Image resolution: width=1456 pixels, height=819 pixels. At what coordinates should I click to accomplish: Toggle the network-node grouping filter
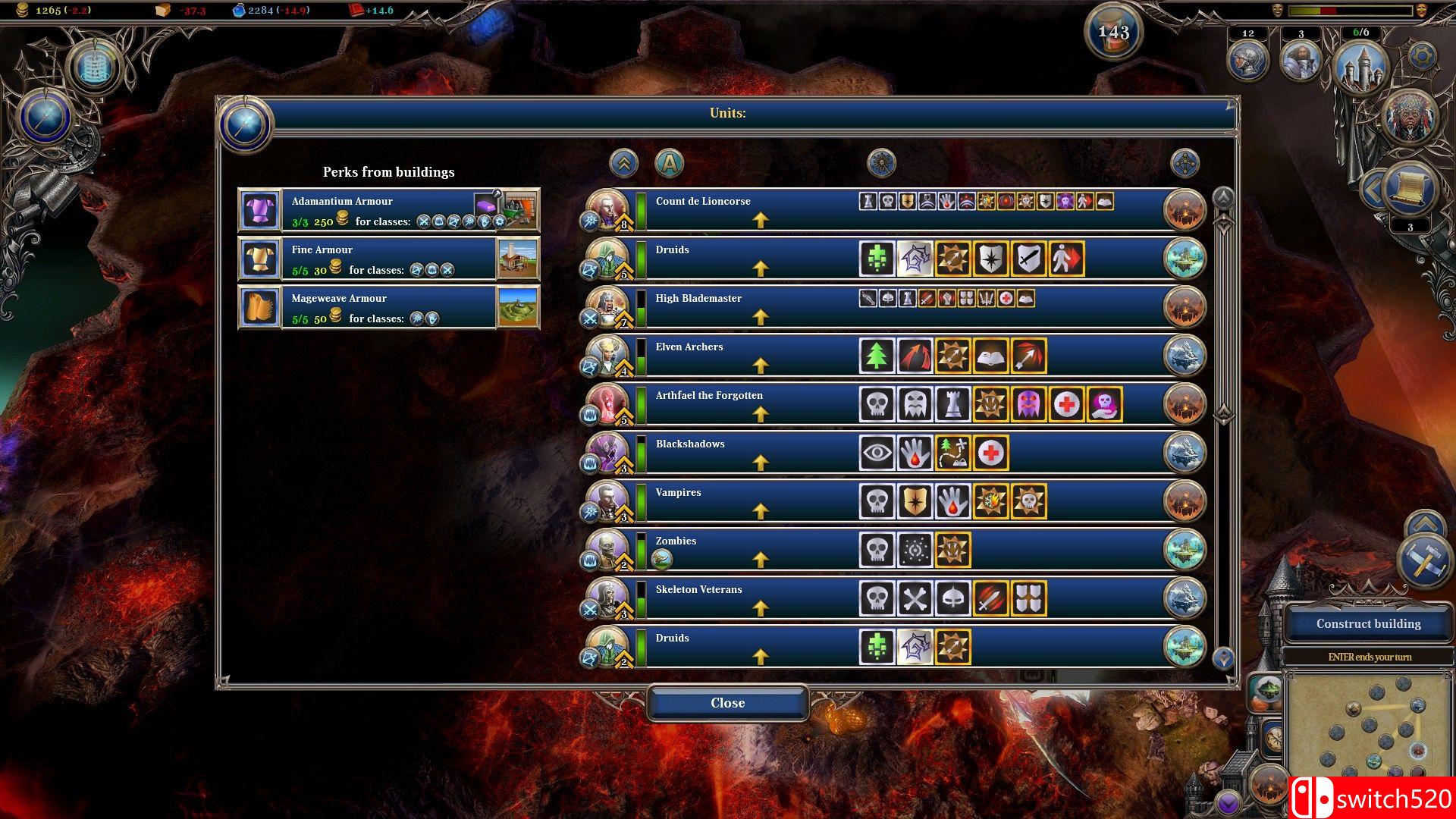coord(1186,162)
